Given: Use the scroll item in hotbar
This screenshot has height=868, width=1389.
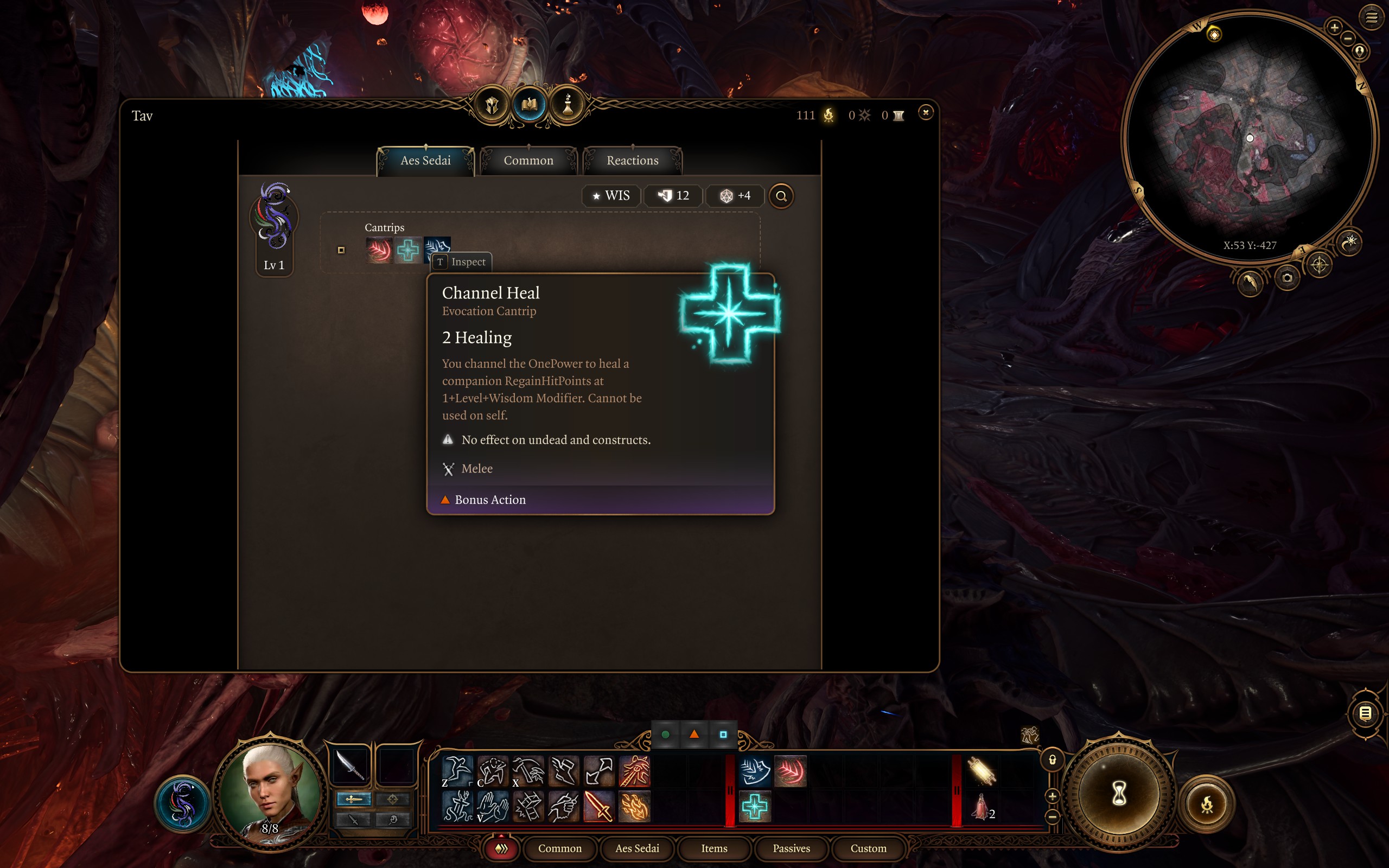Looking at the screenshot, I should pyautogui.click(x=981, y=771).
